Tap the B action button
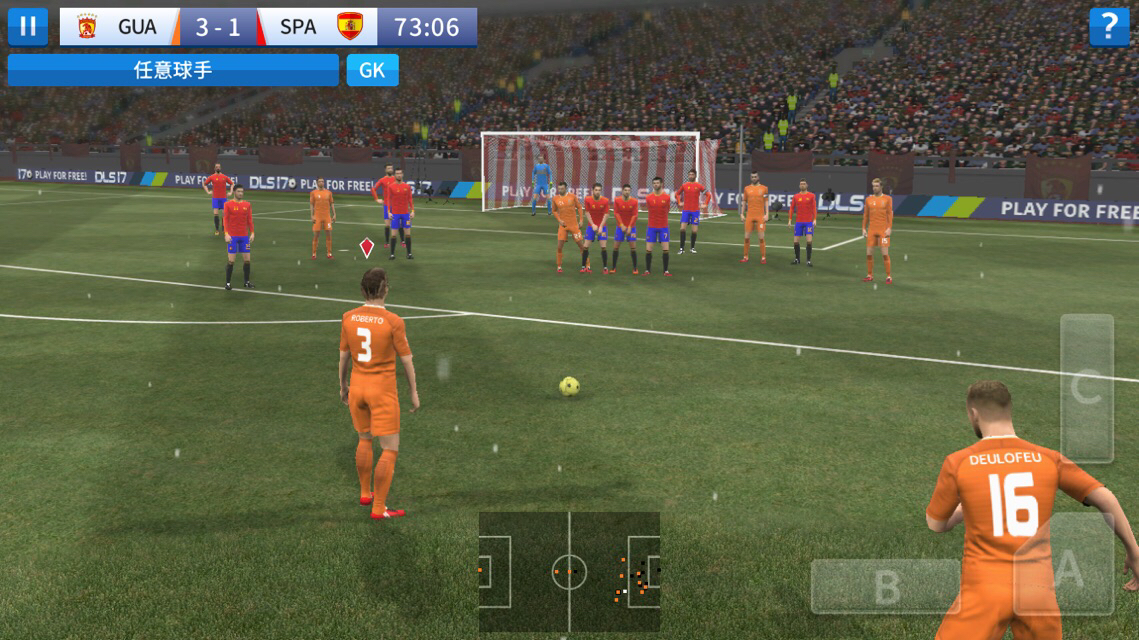 point(885,587)
